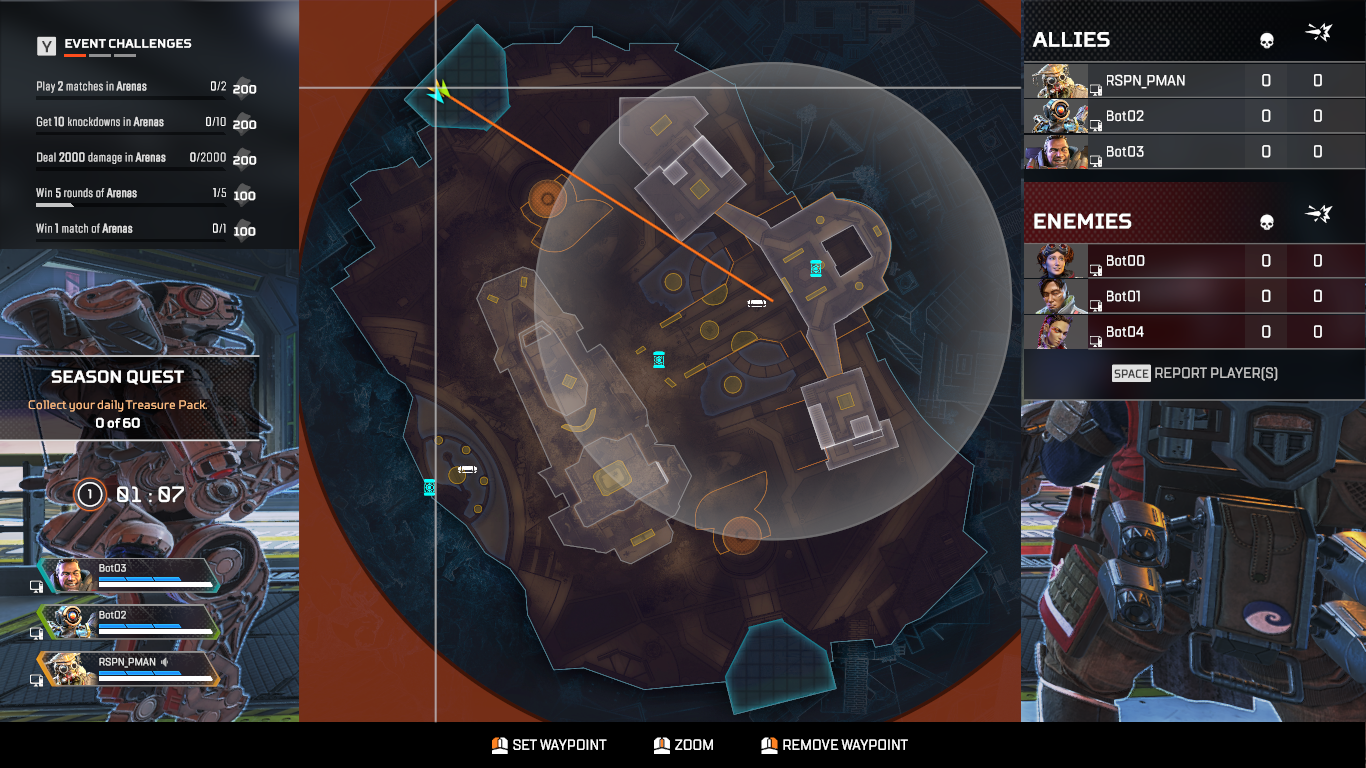Click Report Player(s) in the enemies panel
Screen dimensions: 1366x768
tap(1194, 372)
